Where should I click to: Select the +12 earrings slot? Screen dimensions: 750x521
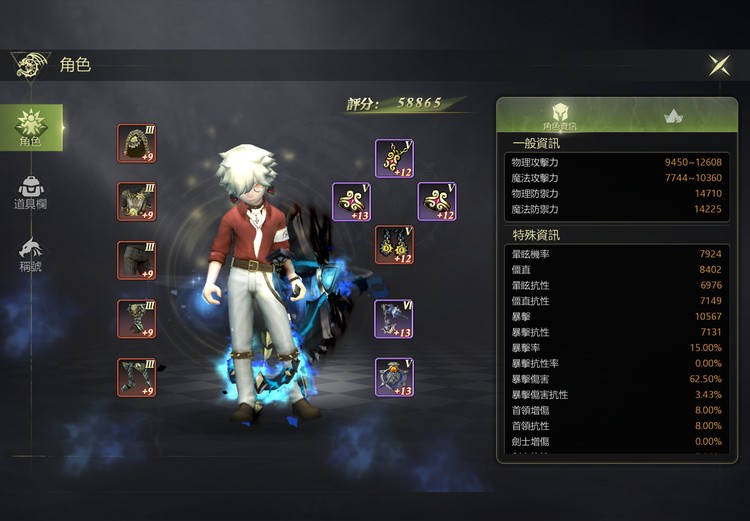(394, 245)
